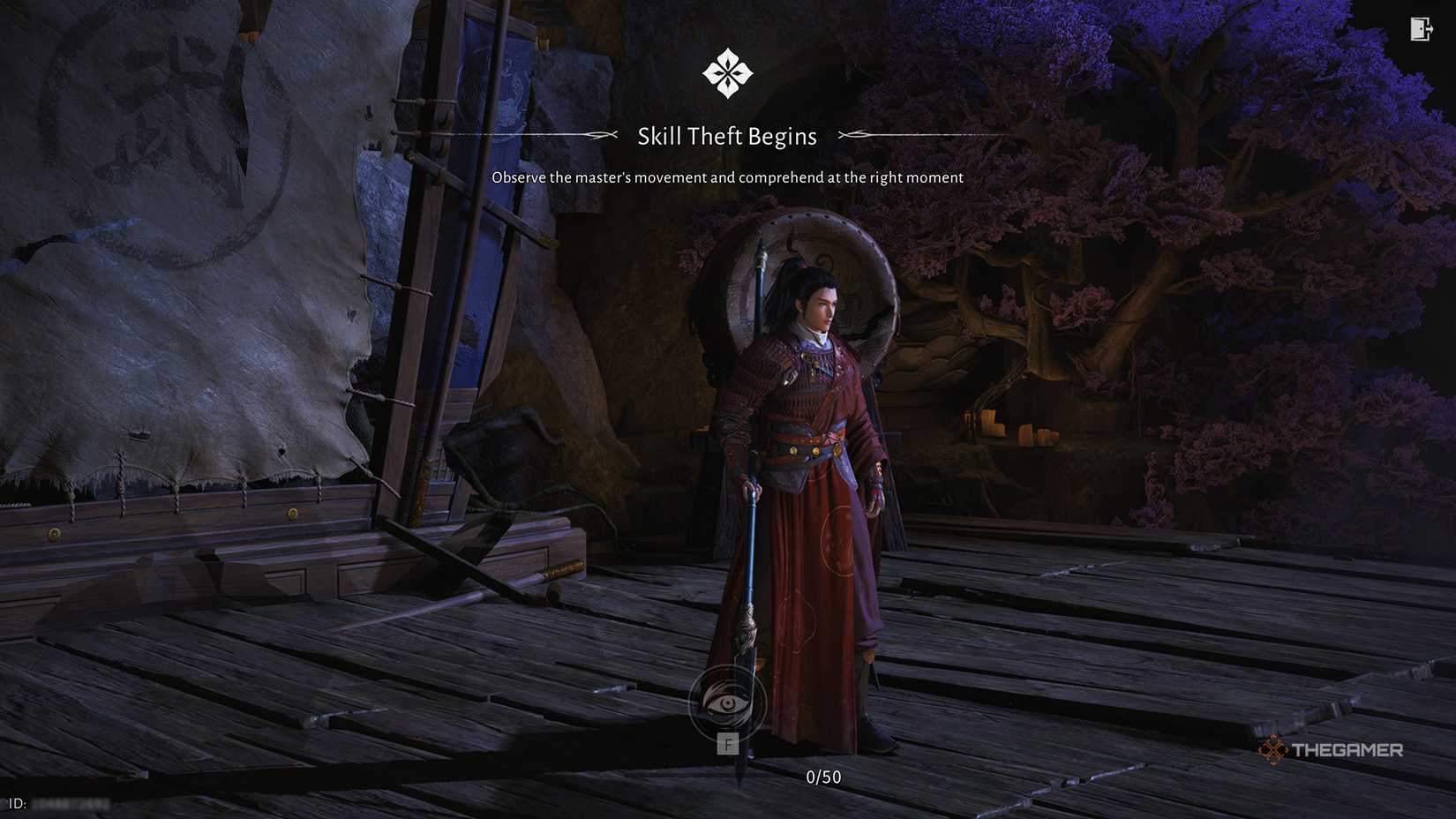Click the diamond logo beside THEGAMER text
The height and width of the screenshot is (819, 1456).
pyautogui.click(x=1274, y=751)
